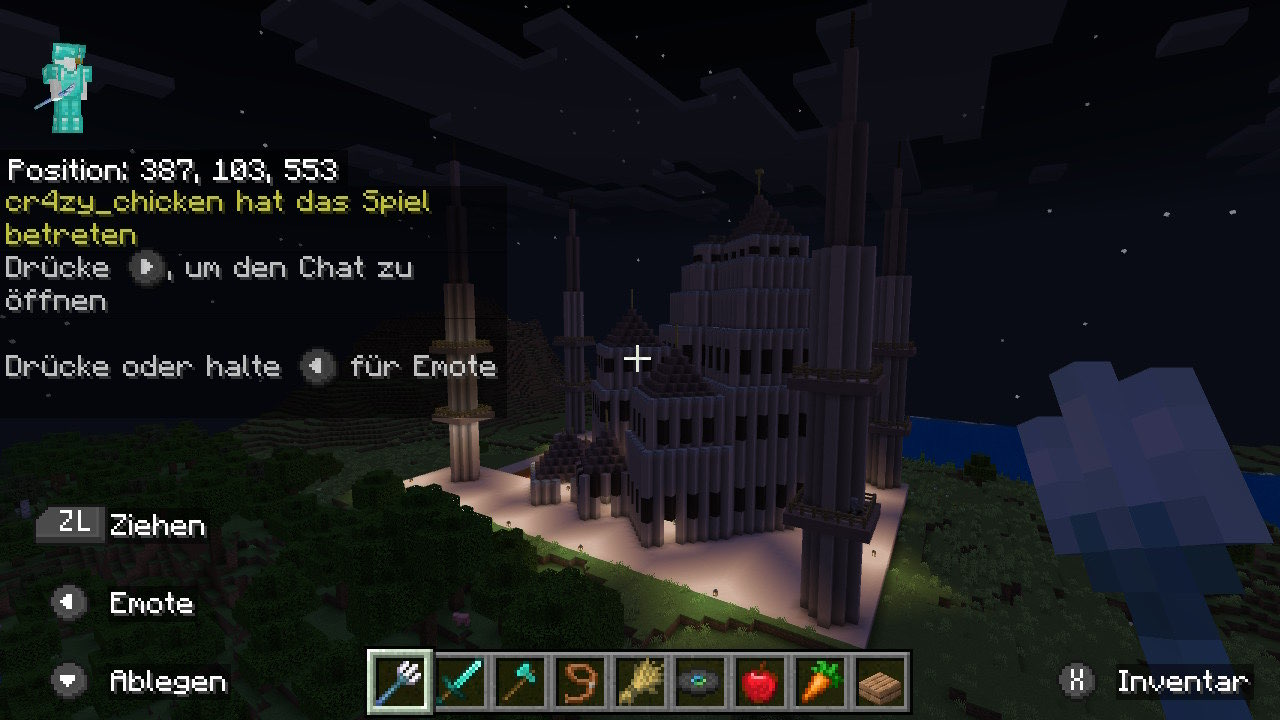The height and width of the screenshot is (720, 1280).
Task: Switch to the wooden slab slot
Action: 881,682
